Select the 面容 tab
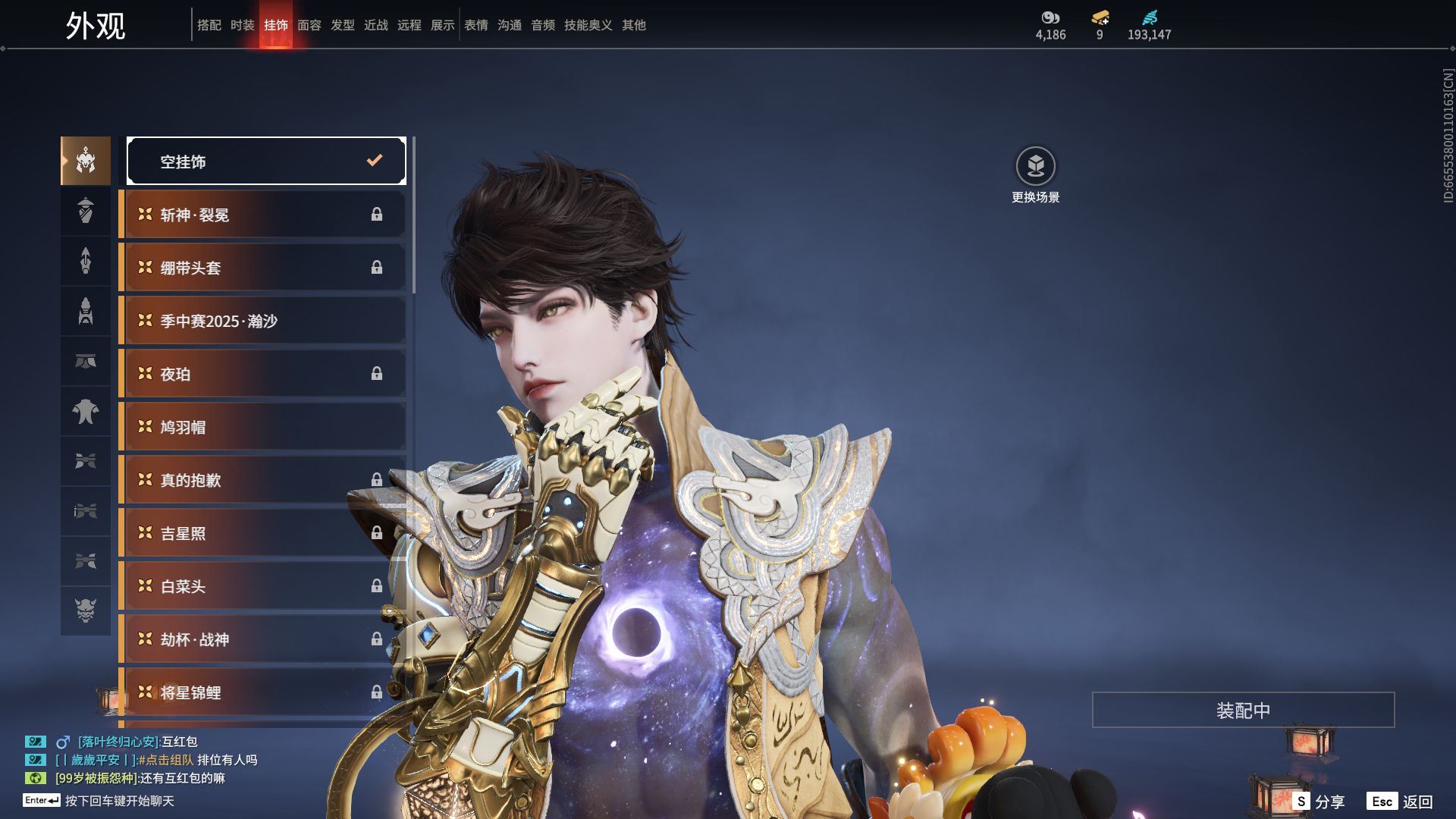1456x819 pixels. (x=309, y=25)
